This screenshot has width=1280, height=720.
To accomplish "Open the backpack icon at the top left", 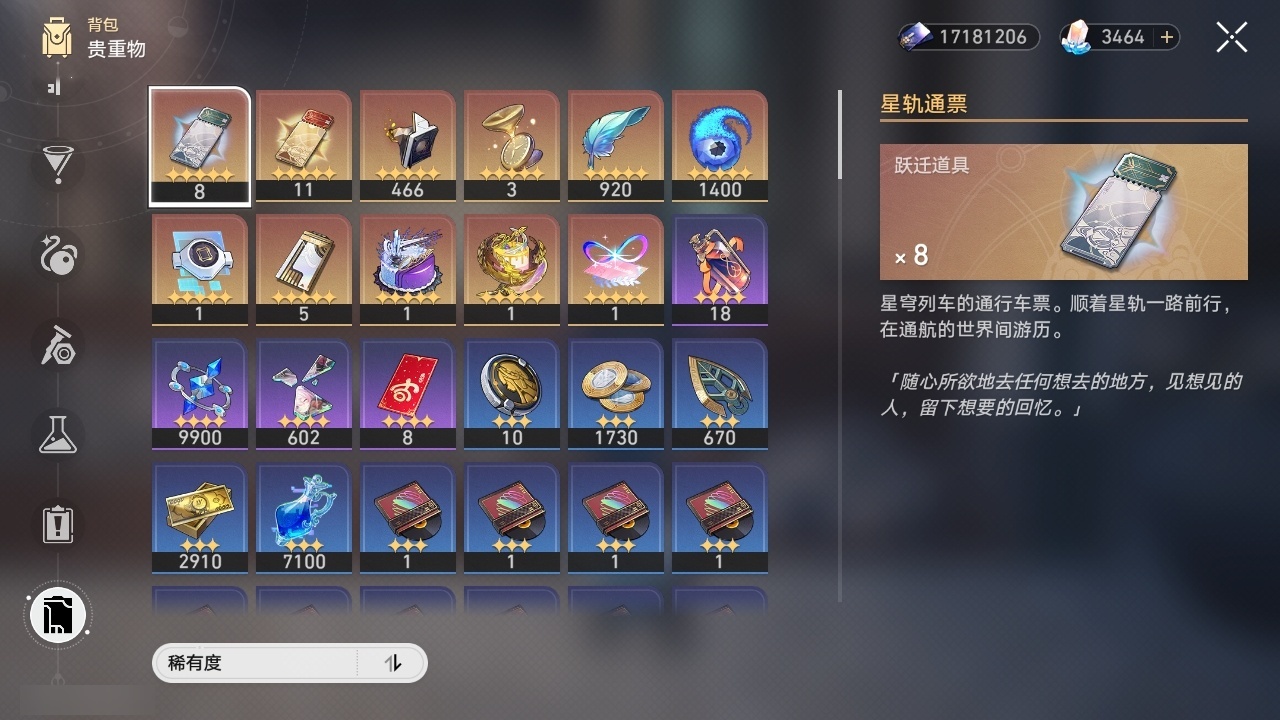I will (58, 40).
